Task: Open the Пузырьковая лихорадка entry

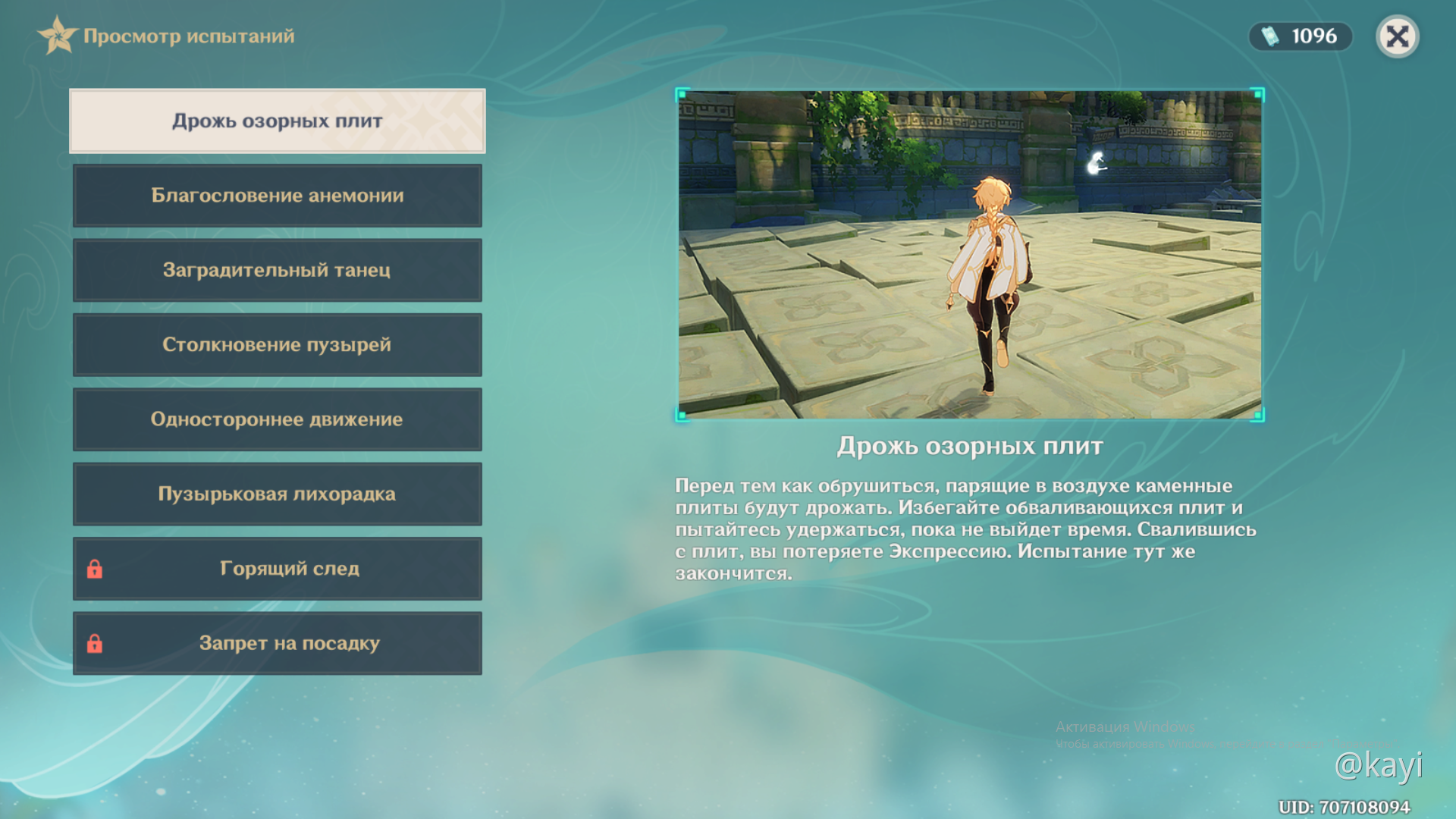Action: 278,494
